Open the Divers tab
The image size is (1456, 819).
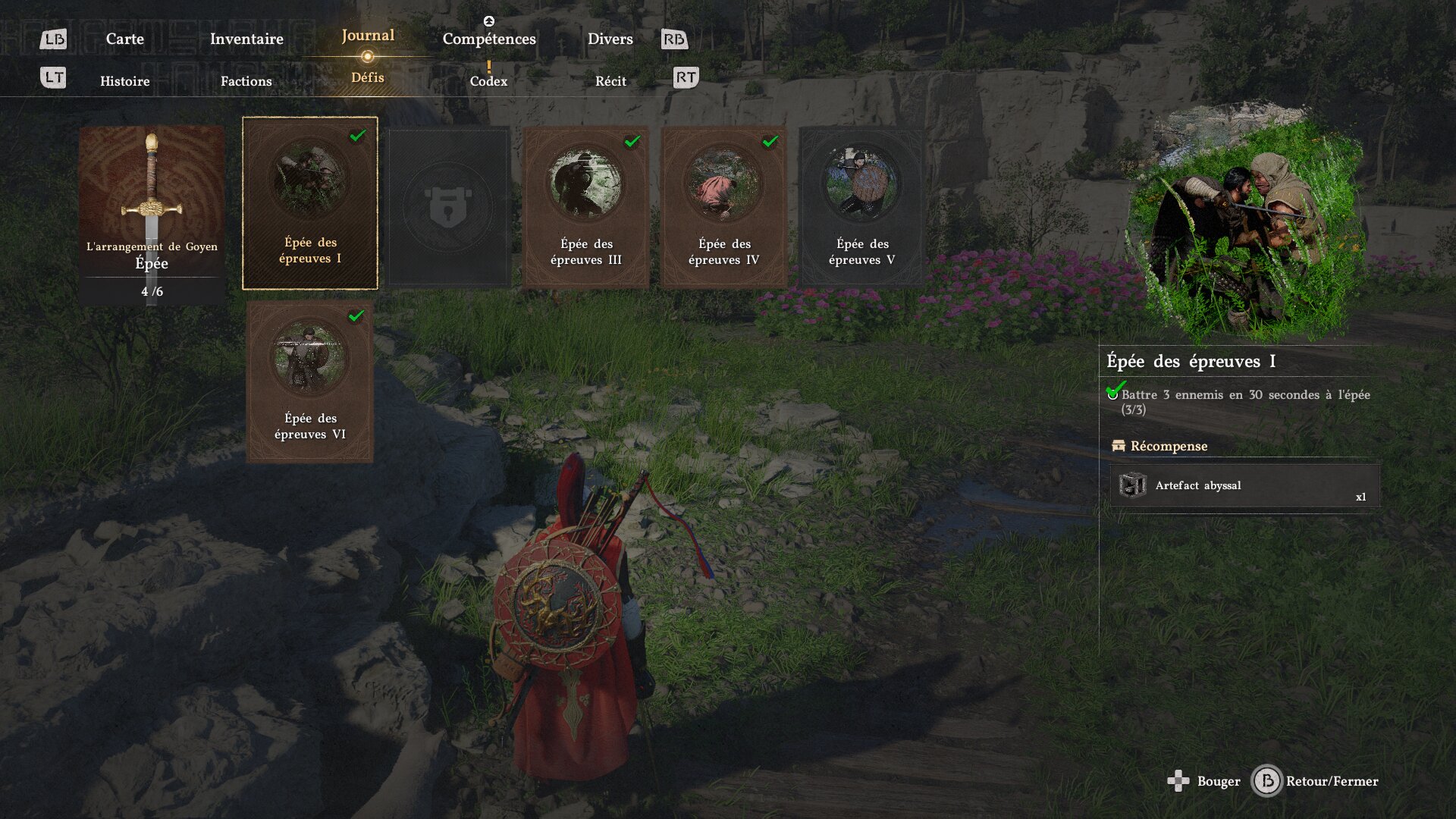click(x=610, y=39)
